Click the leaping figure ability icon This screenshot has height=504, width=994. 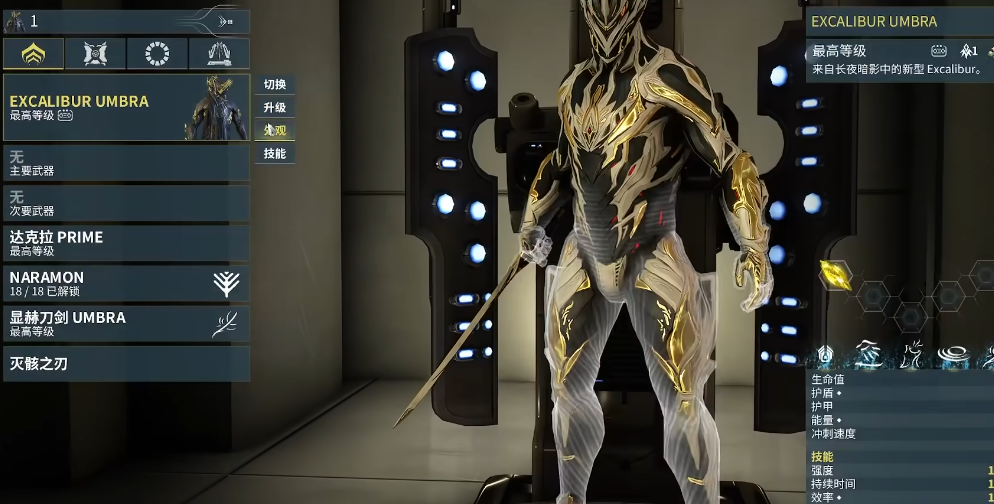(x=912, y=354)
